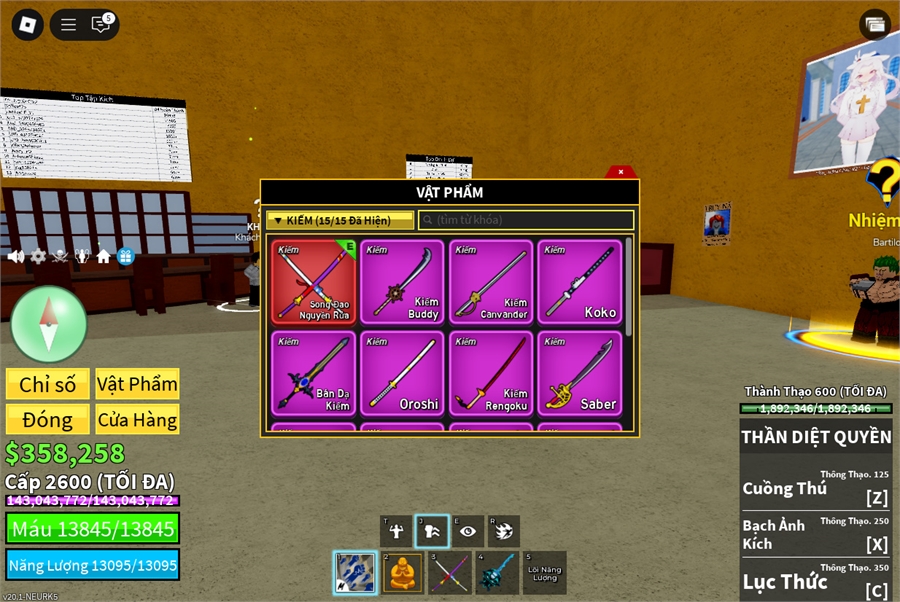Image resolution: width=900 pixels, height=602 pixels.
Task: Open the Cửa Hàng shop
Action: click(138, 420)
